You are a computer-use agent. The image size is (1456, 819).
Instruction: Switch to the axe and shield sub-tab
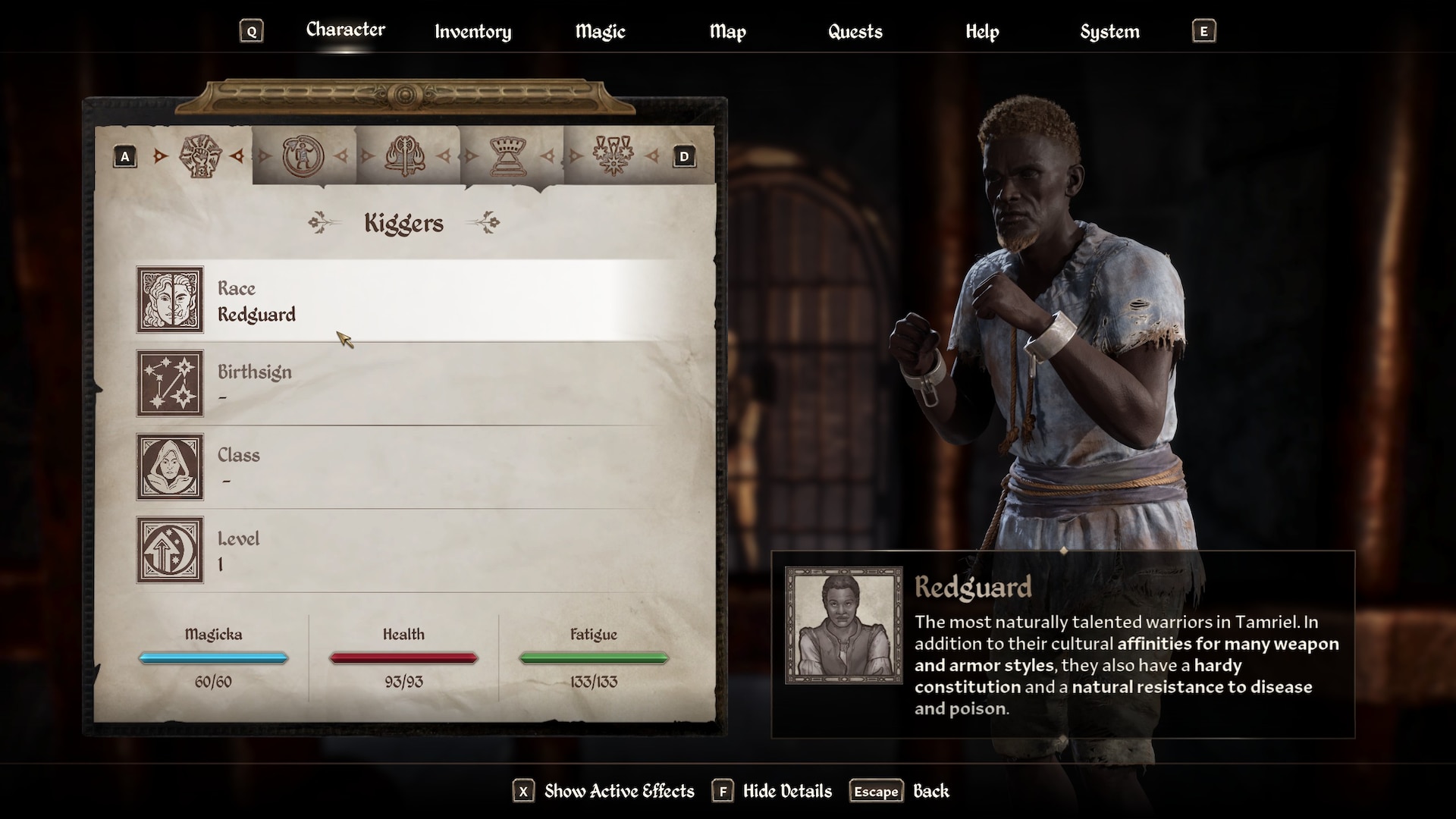(406, 156)
